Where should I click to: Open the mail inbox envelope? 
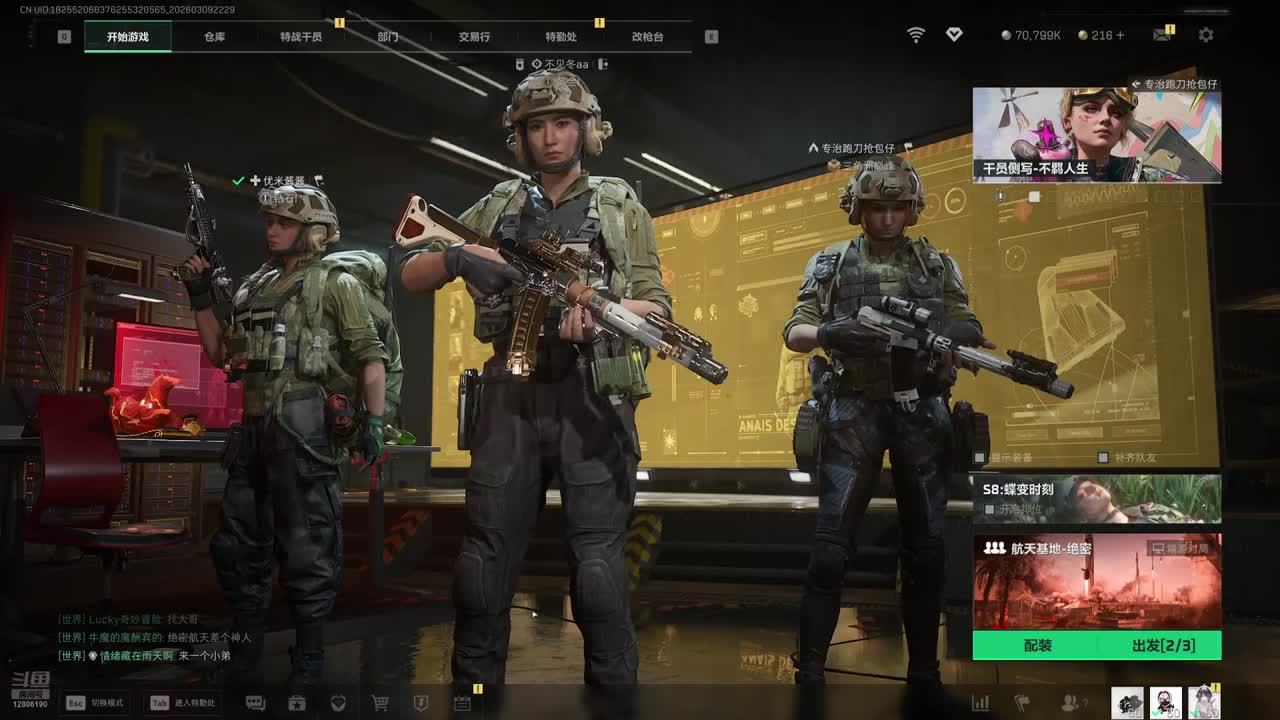coord(1161,35)
